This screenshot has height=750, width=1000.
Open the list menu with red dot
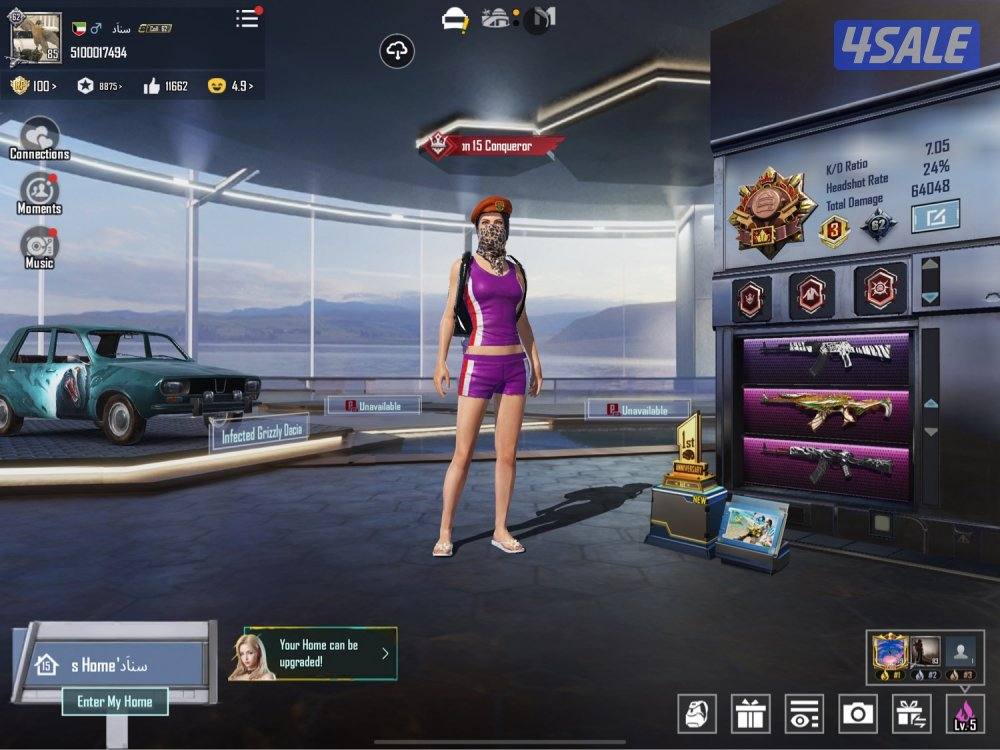coord(247,19)
